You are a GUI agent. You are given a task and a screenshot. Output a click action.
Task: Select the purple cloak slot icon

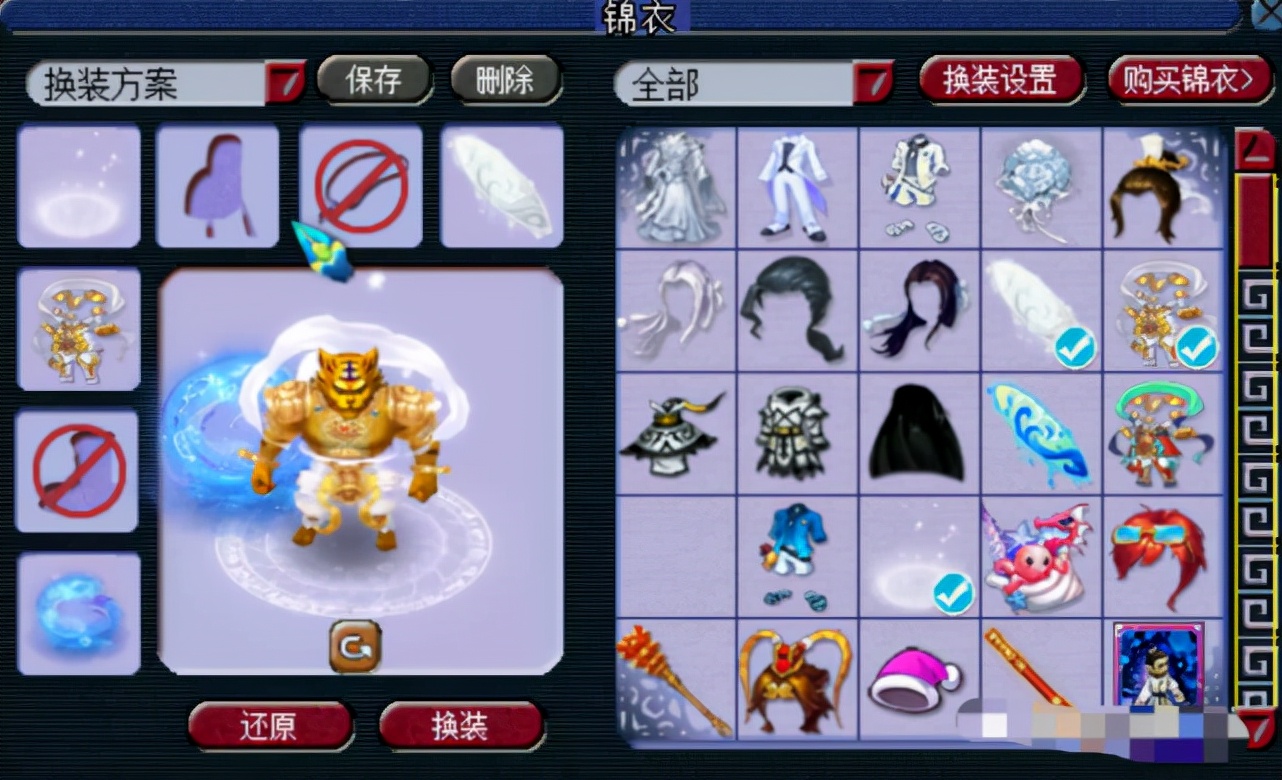(218, 185)
